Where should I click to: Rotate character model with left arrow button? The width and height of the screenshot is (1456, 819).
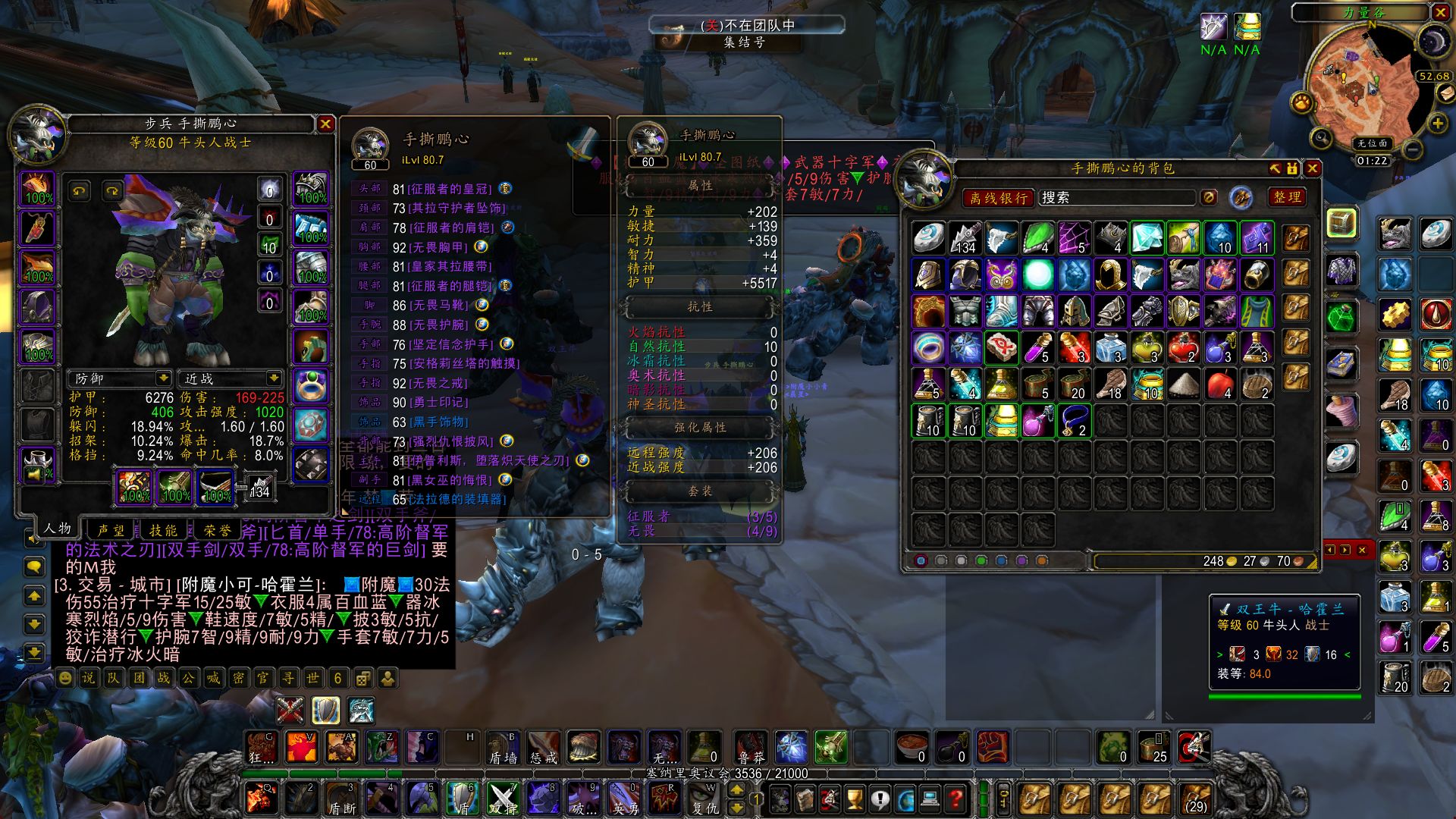point(80,191)
